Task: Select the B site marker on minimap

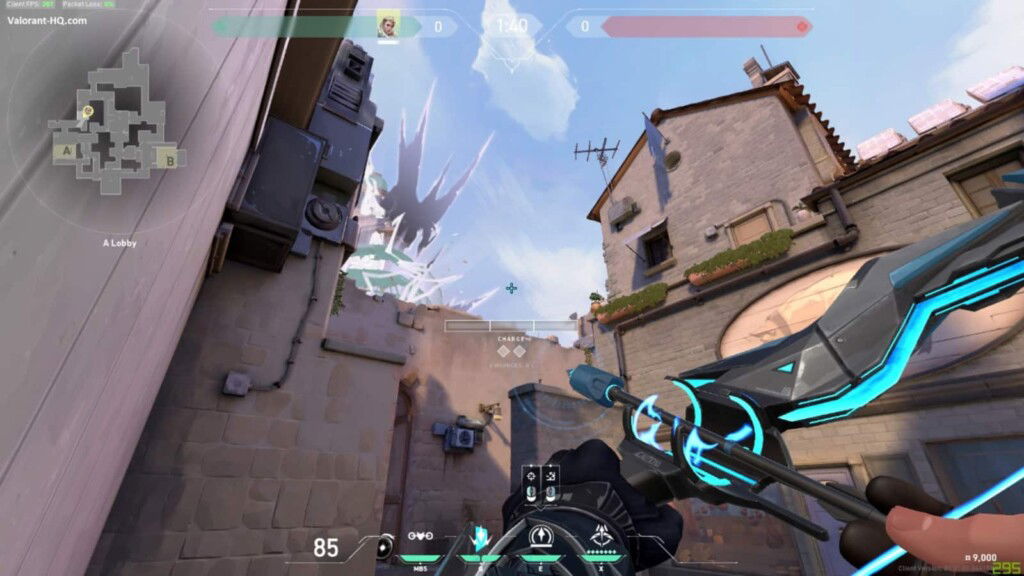Action: point(170,158)
